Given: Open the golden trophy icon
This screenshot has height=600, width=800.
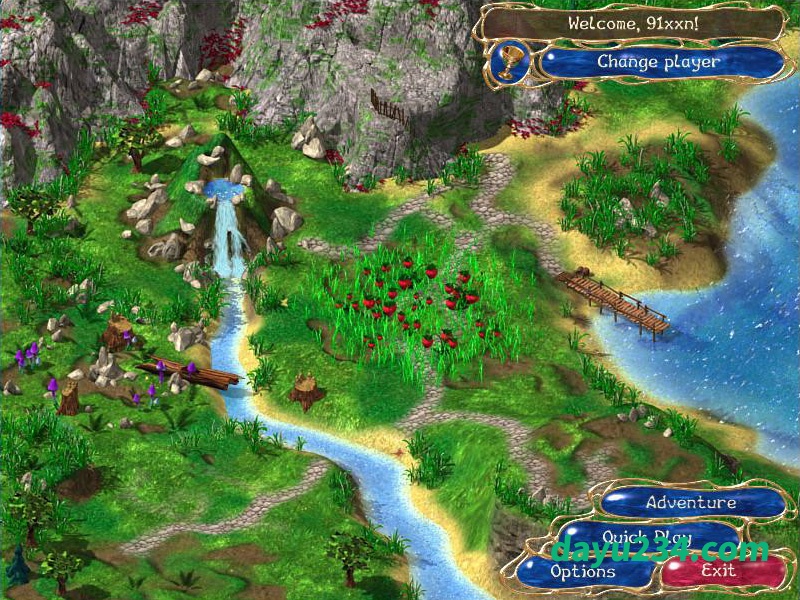Looking at the screenshot, I should [x=510, y=63].
